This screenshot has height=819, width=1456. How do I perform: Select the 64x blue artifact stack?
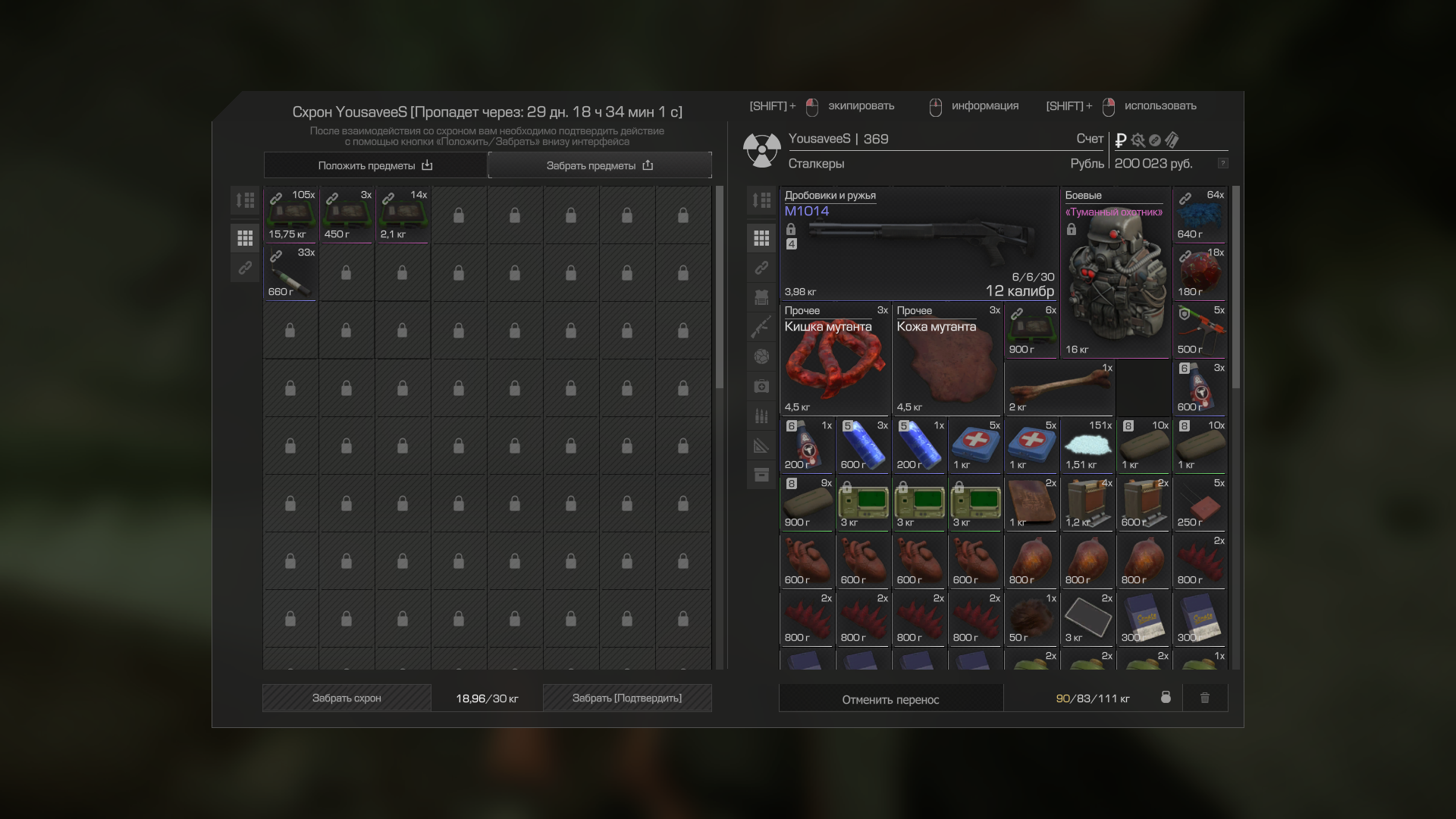tap(1200, 215)
